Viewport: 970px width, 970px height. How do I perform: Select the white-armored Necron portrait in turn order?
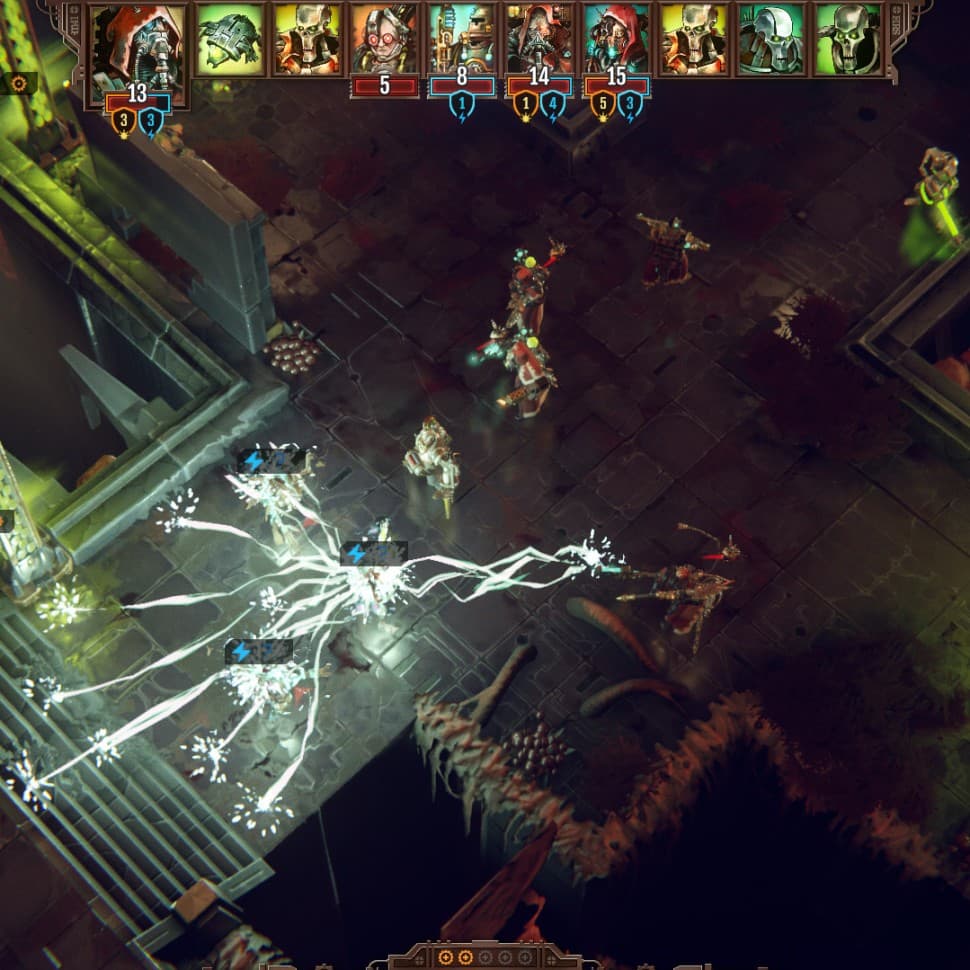point(771,40)
